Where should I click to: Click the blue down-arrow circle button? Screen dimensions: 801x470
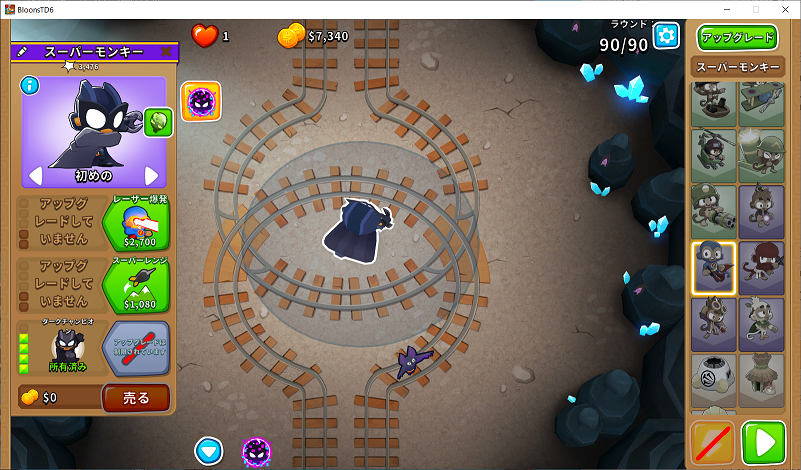tap(209, 451)
